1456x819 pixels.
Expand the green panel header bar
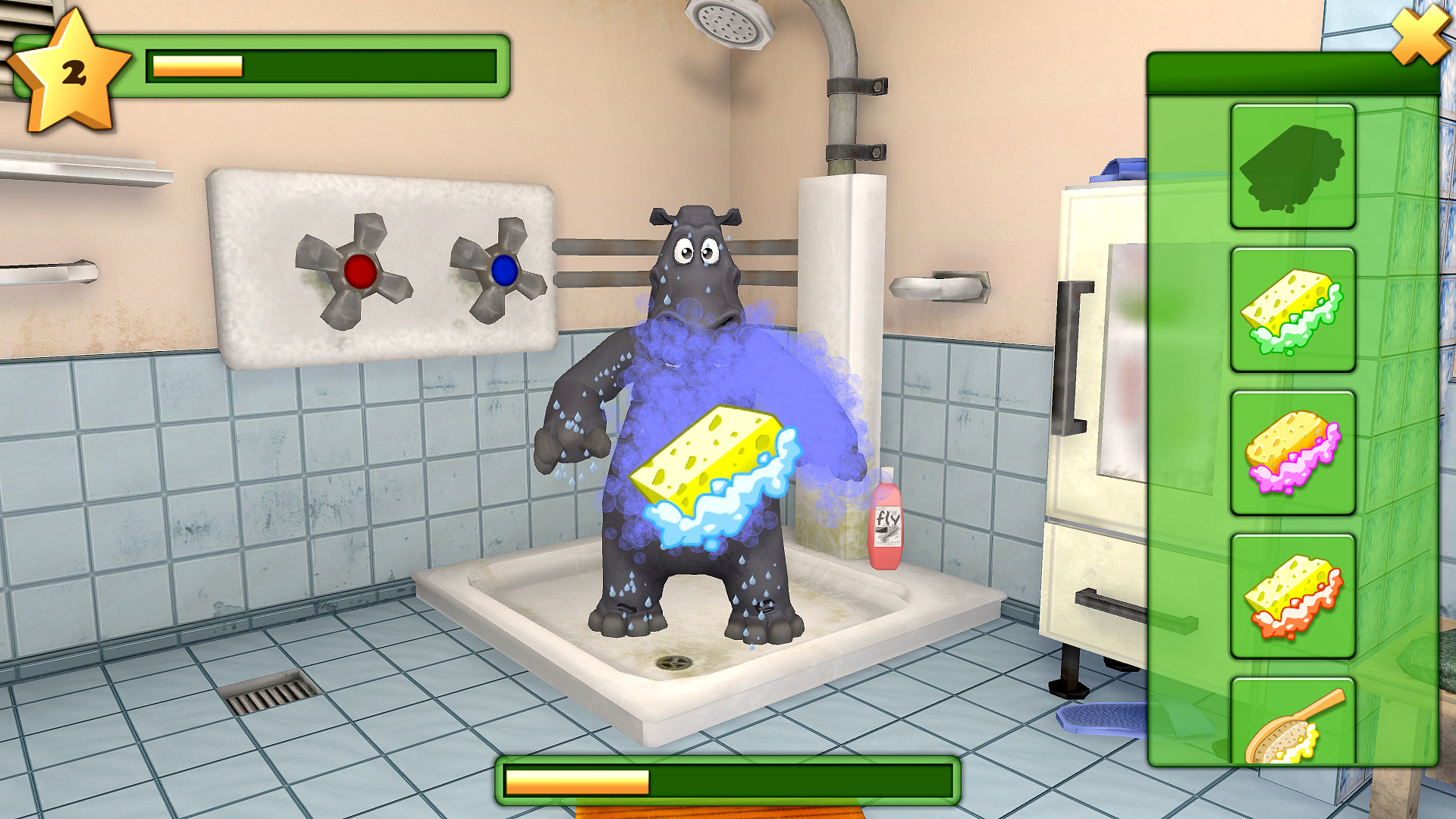tap(1289, 72)
